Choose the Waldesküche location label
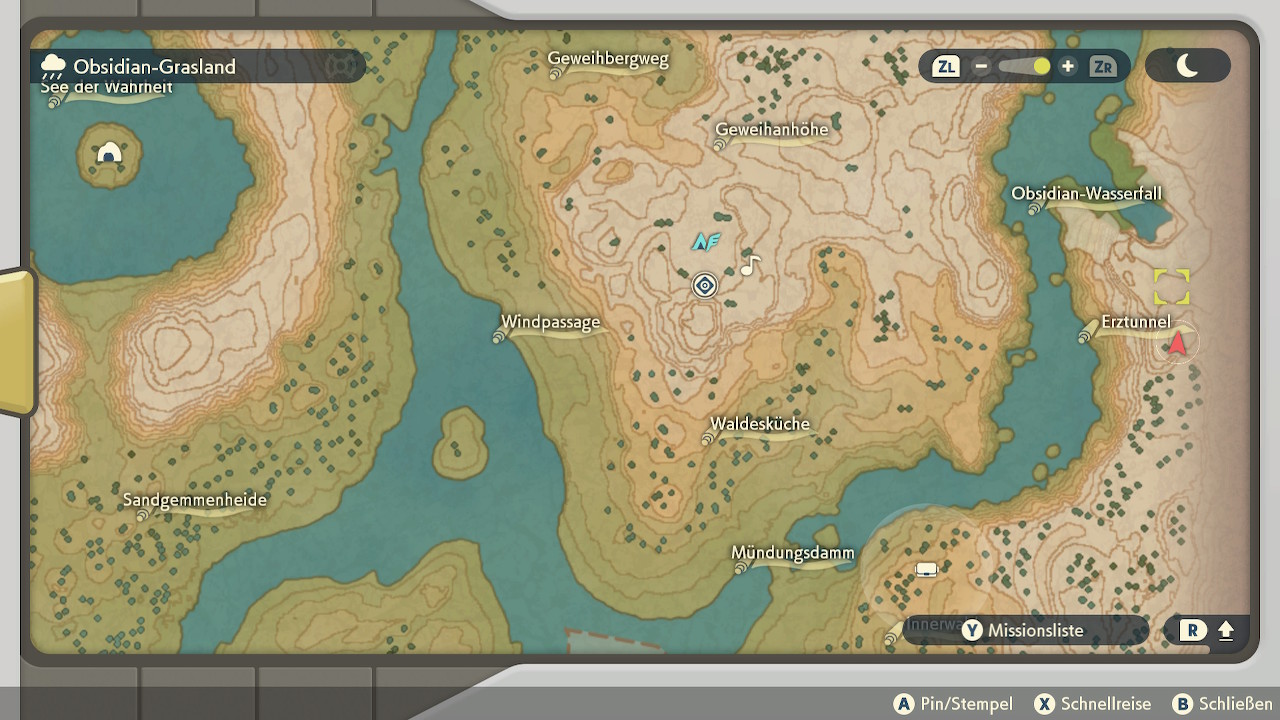The width and height of the screenshot is (1280, 720). 760,424
